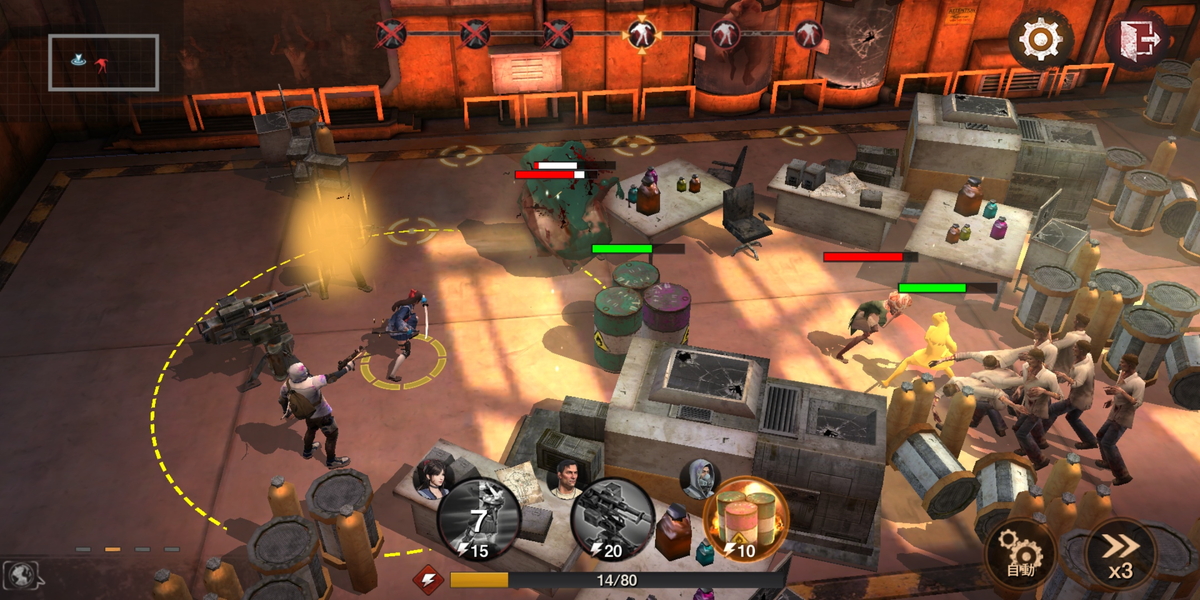Open the gear settings menu
Image resolution: width=1200 pixels, height=600 pixels.
(x=1040, y=40)
